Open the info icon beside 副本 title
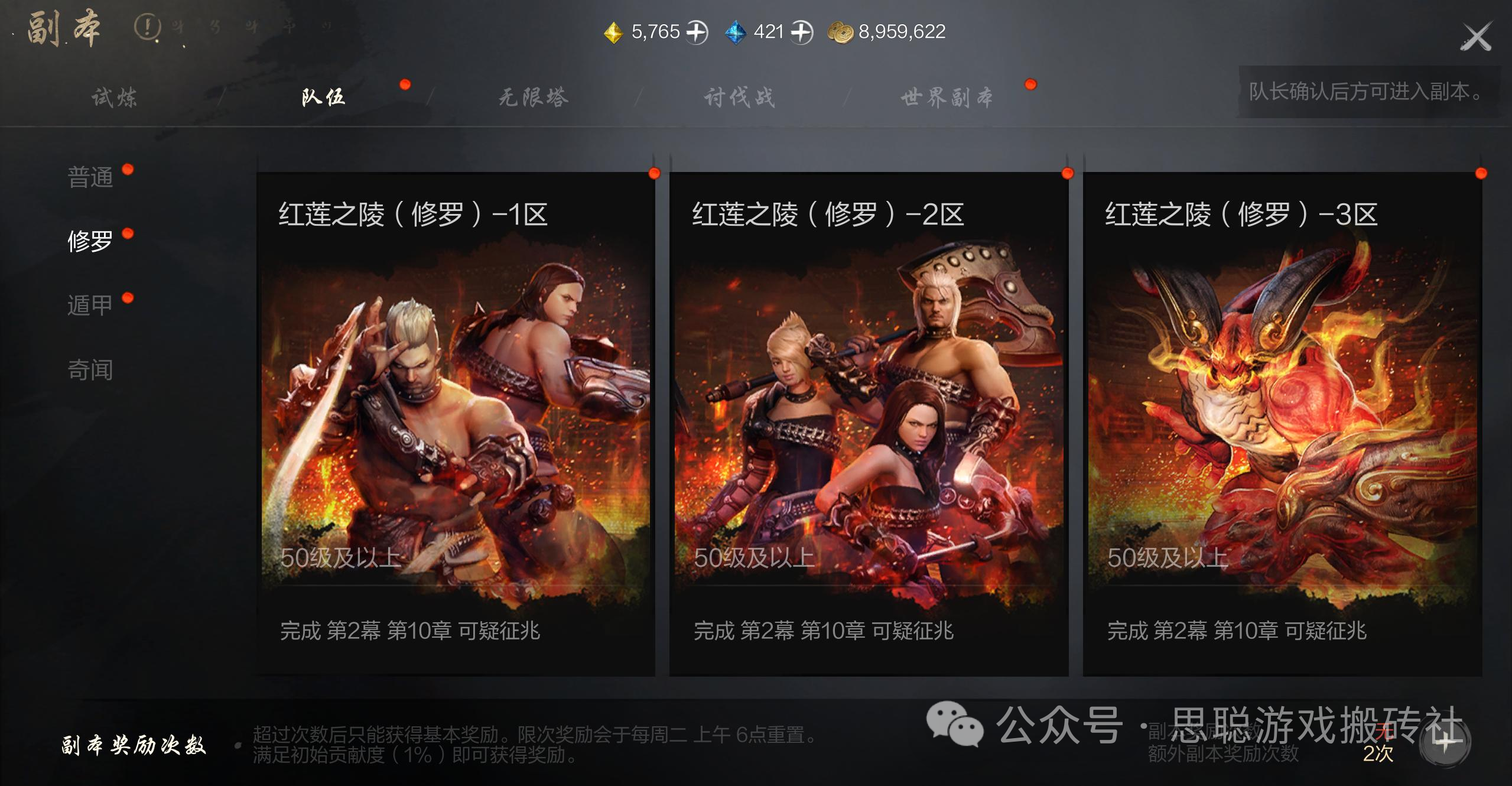The height and width of the screenshot is (786, 1512). [147, 27]
